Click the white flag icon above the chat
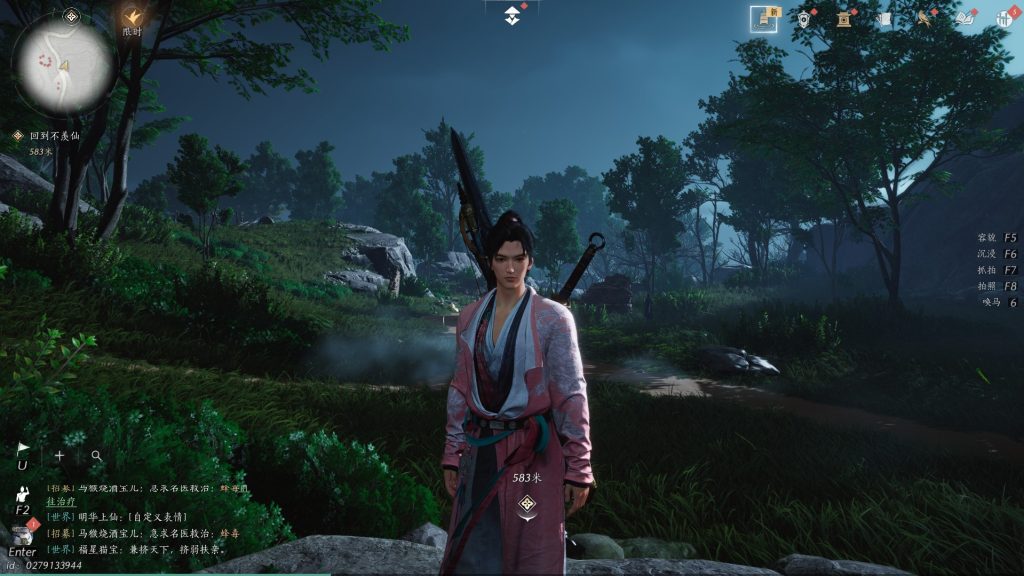This screenshot has height=576, width=1024. [x=23, y=449]
